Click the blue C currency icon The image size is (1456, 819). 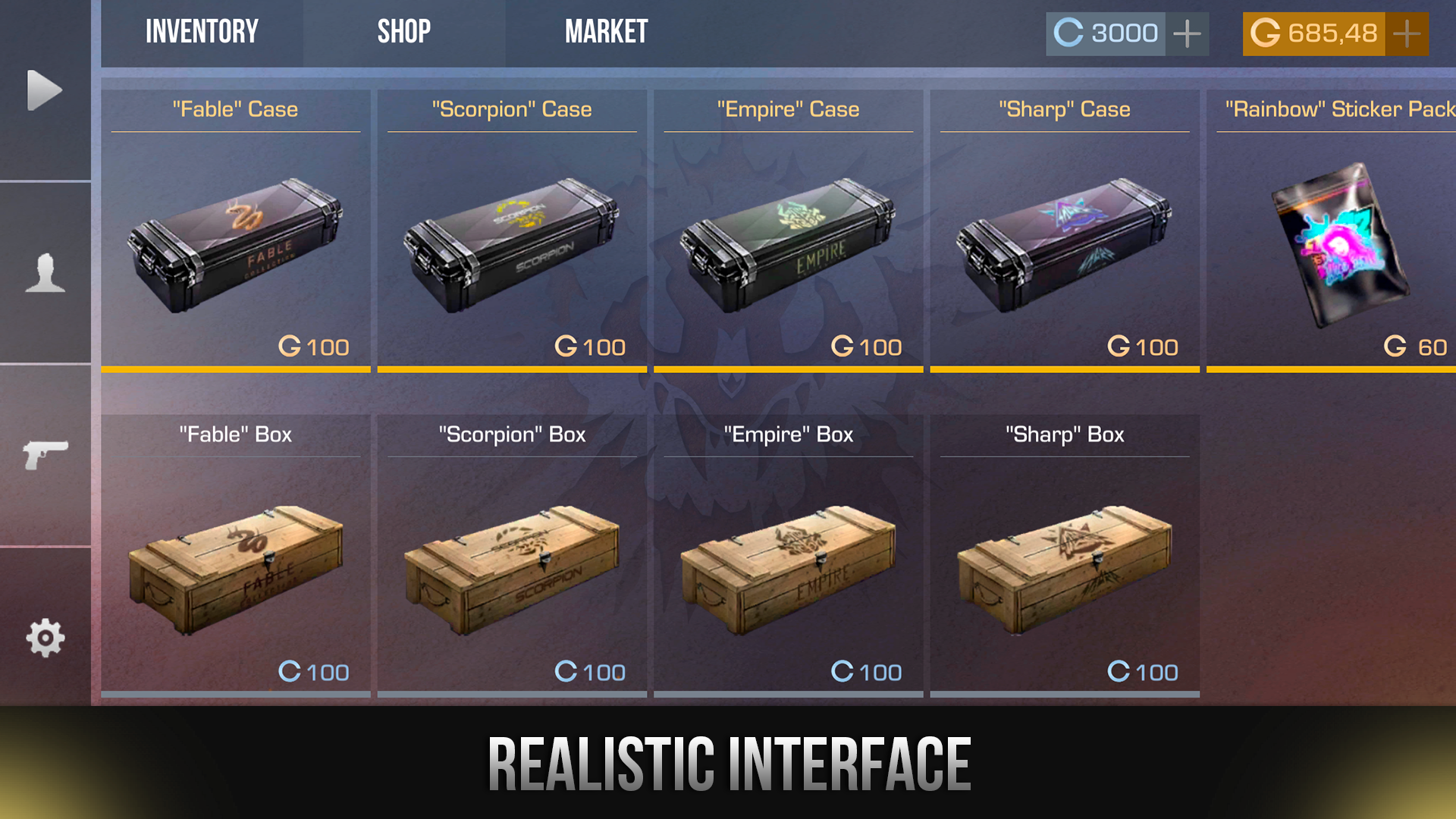(1068, 33)
